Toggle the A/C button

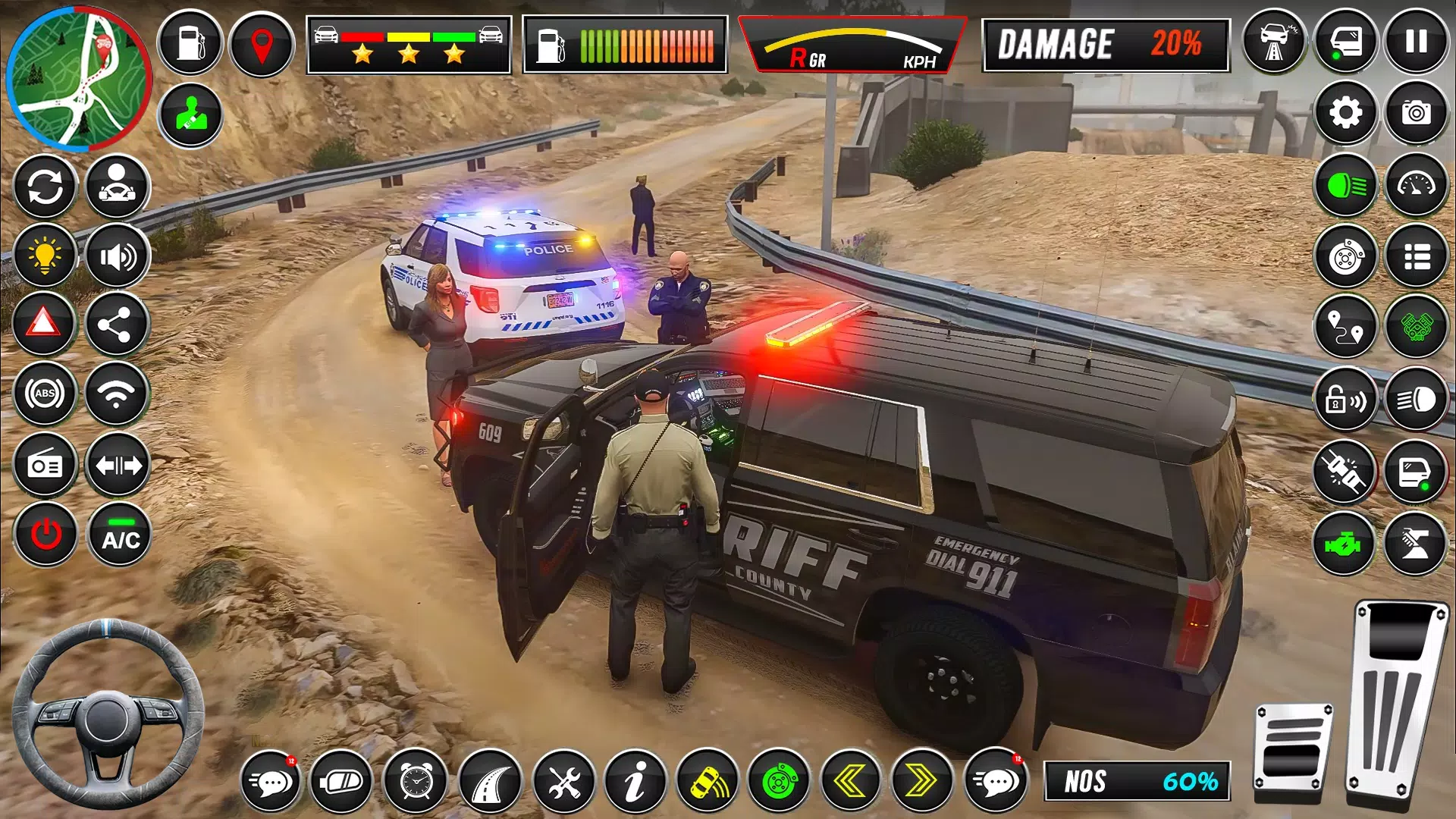coord(121,535)
